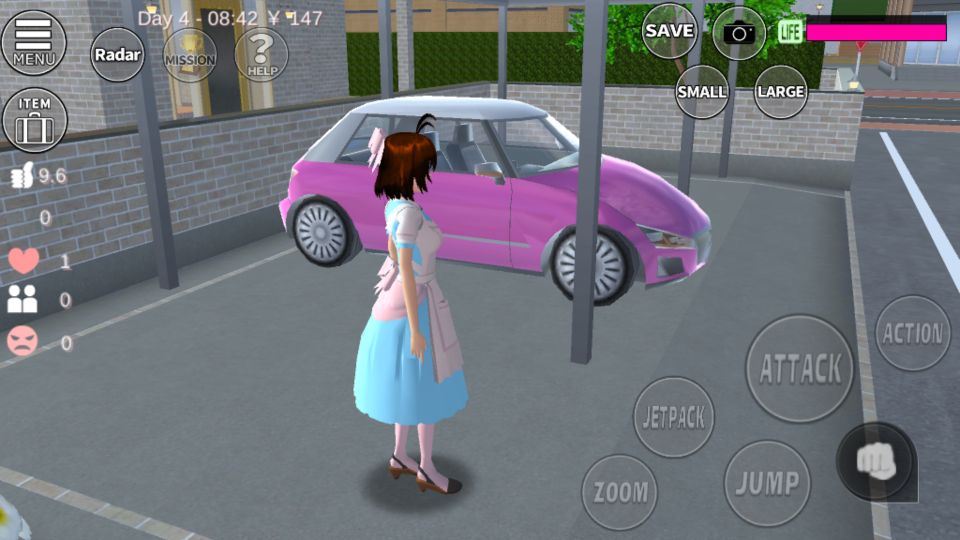The width and height of the screenshot is (960, 540).
Task: Choose the SMALL size button
Action: coord(702,91)
